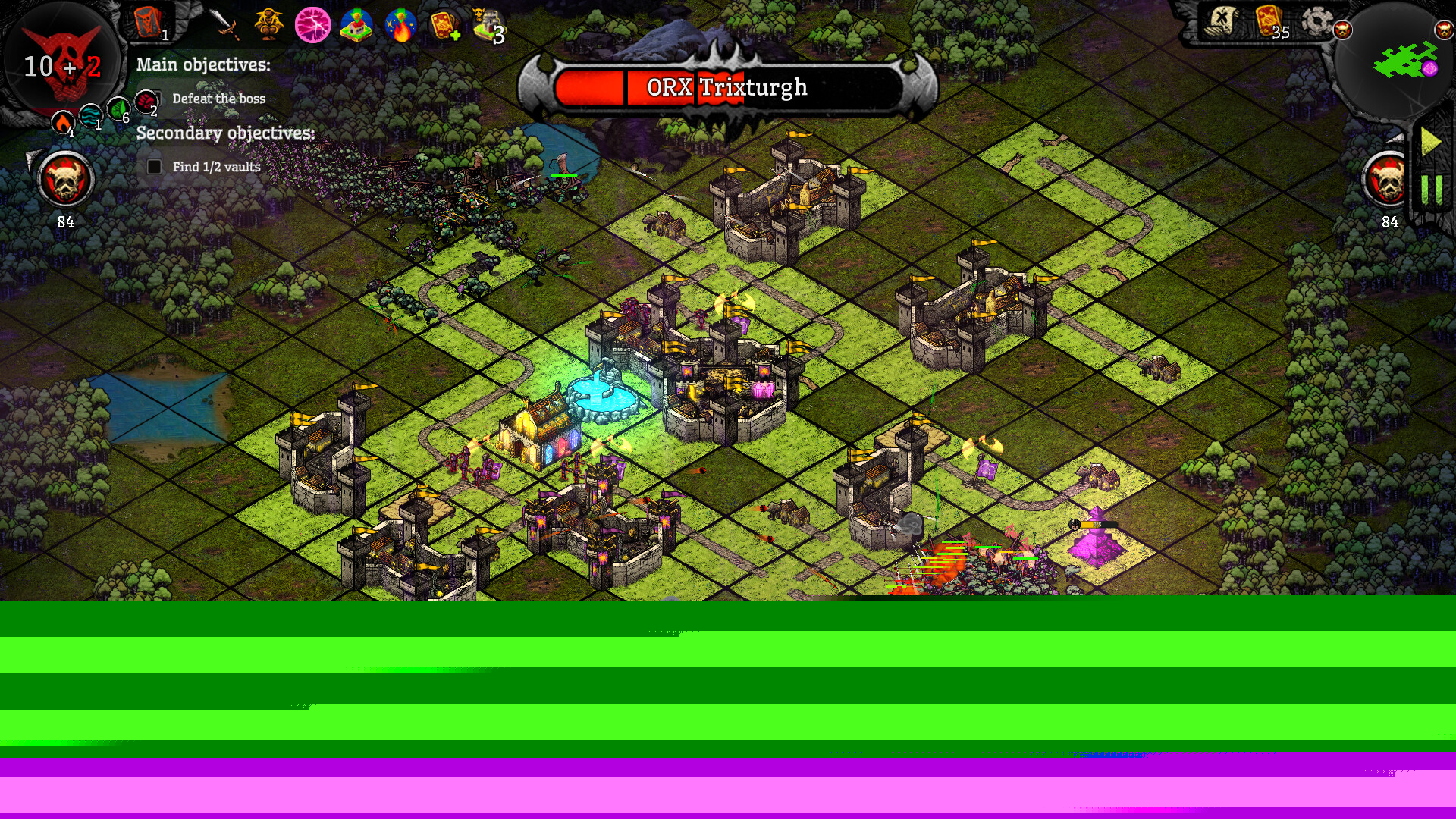Activate the pink lightning spell icon
Screen dimensions: 1456x819
tap(312, 25)
